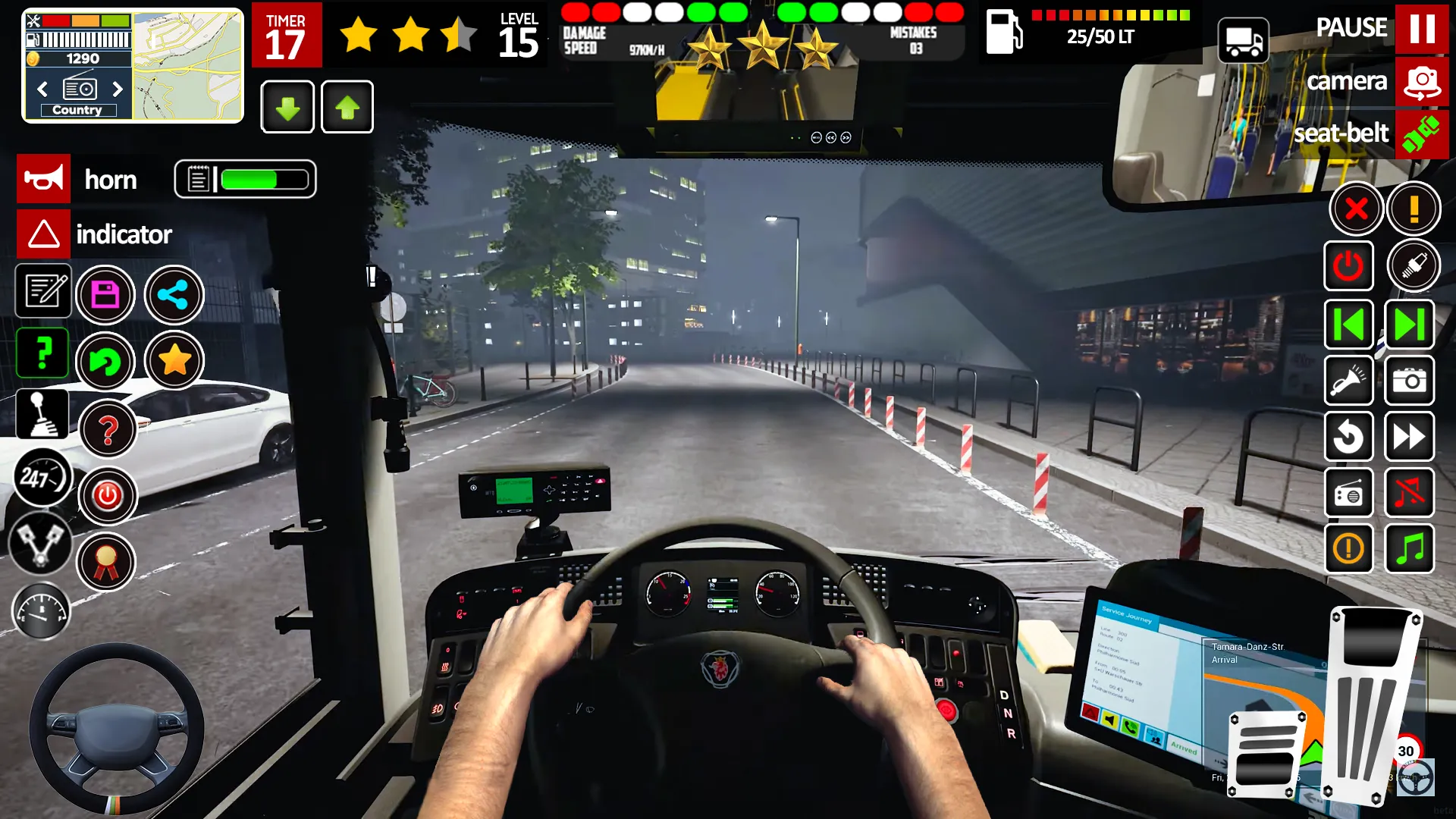Screen dimensions: 1456x819
Task: Open the achievements medal icon
Action: [107, 562]
